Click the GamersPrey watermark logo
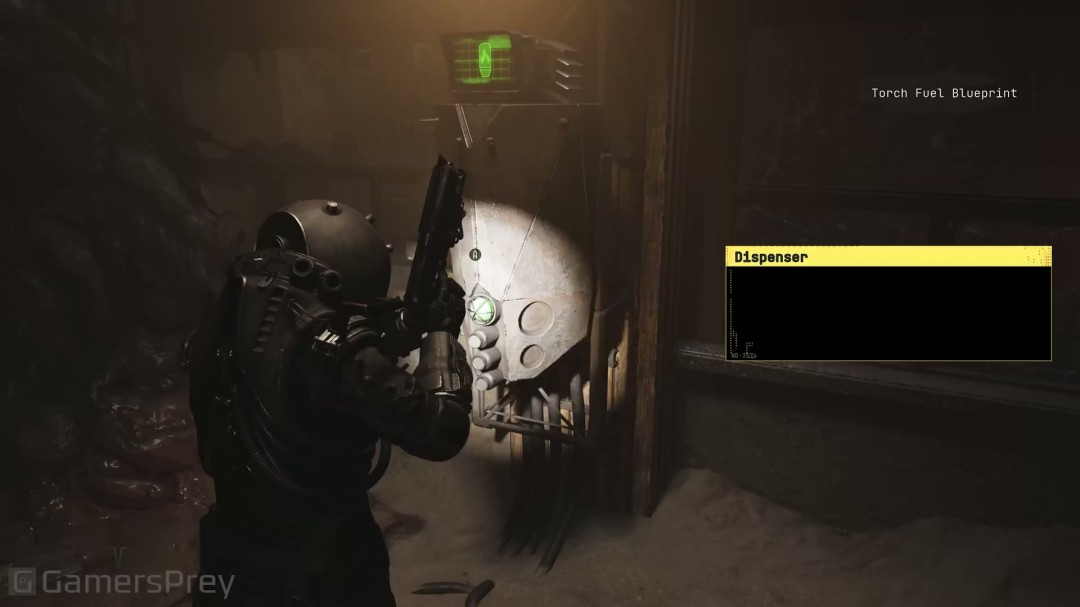This screenshot has height=607, width=1080. pos(121,582)
